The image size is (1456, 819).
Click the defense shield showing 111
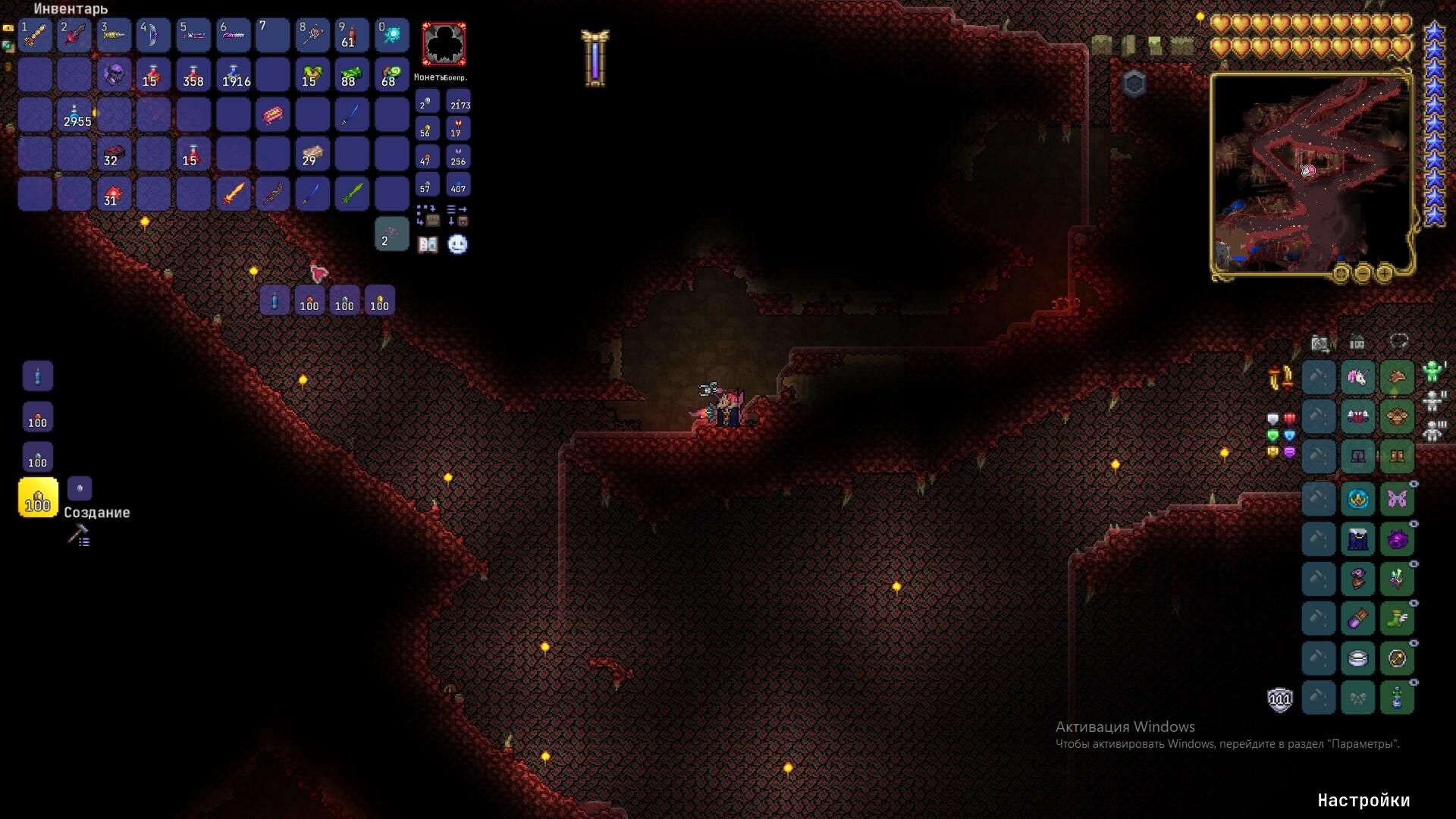click(1280, 698)
